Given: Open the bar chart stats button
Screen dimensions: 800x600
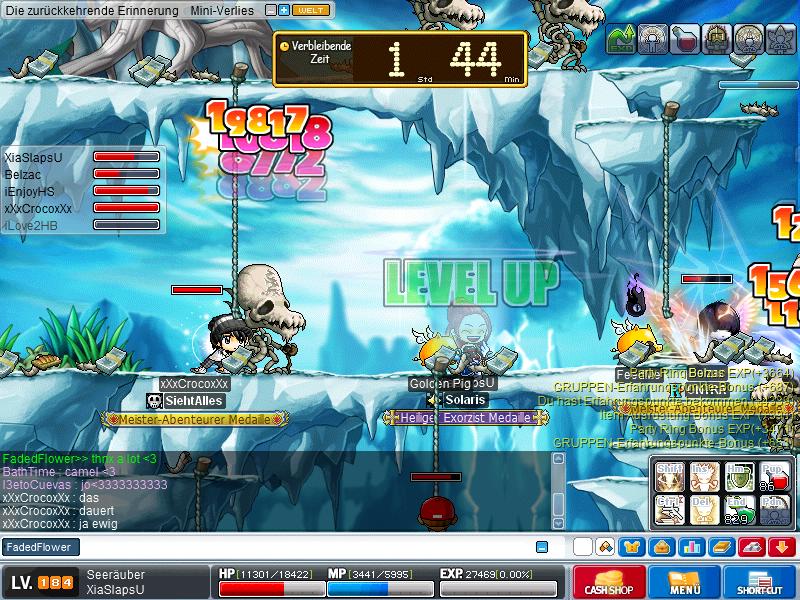Looking at the screenshot, I should click(x=691, y=547).
